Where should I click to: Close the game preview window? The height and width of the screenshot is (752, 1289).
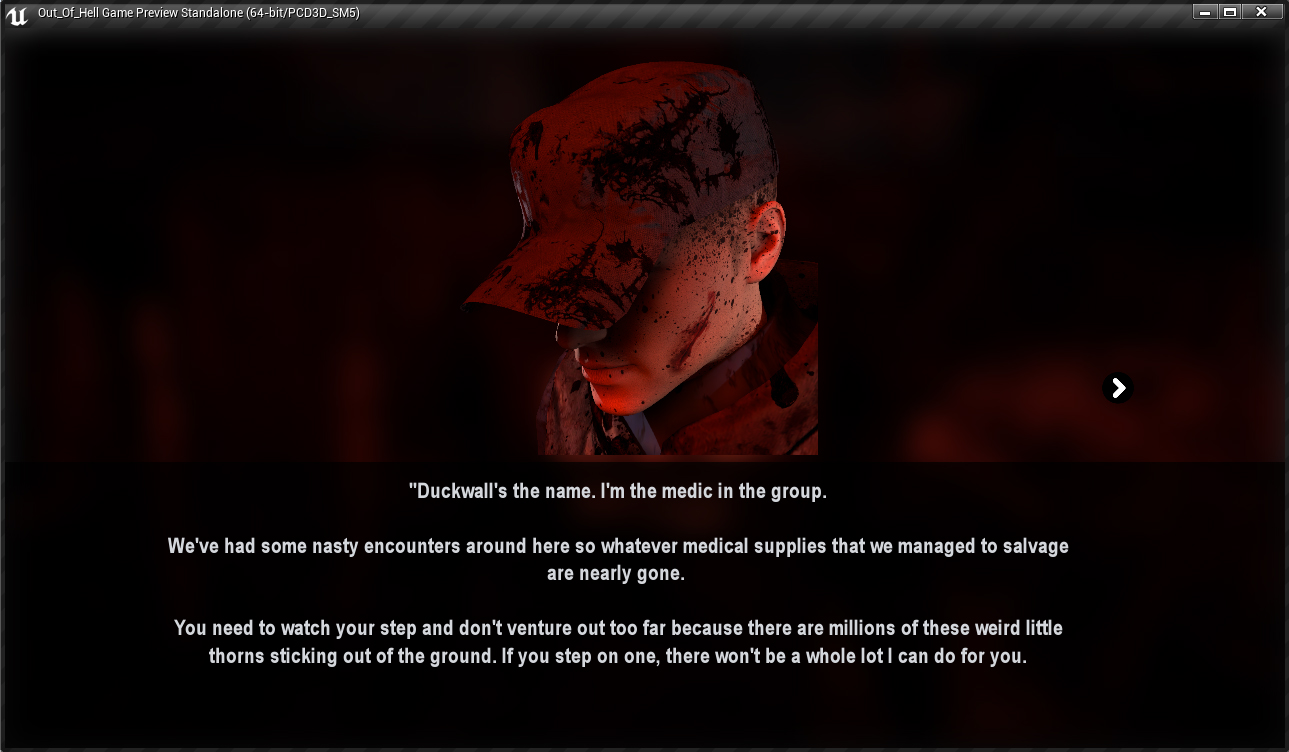[1261, 12]
